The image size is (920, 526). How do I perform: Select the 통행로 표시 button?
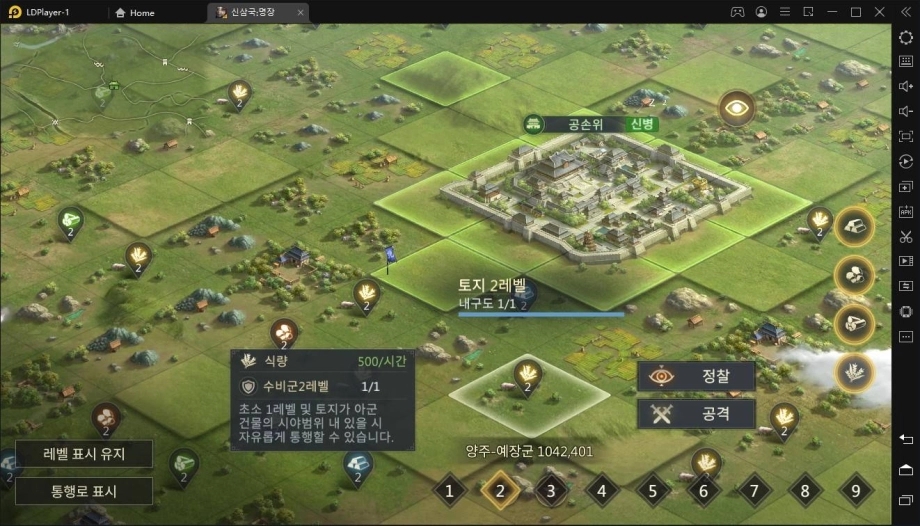pos(83,491)
